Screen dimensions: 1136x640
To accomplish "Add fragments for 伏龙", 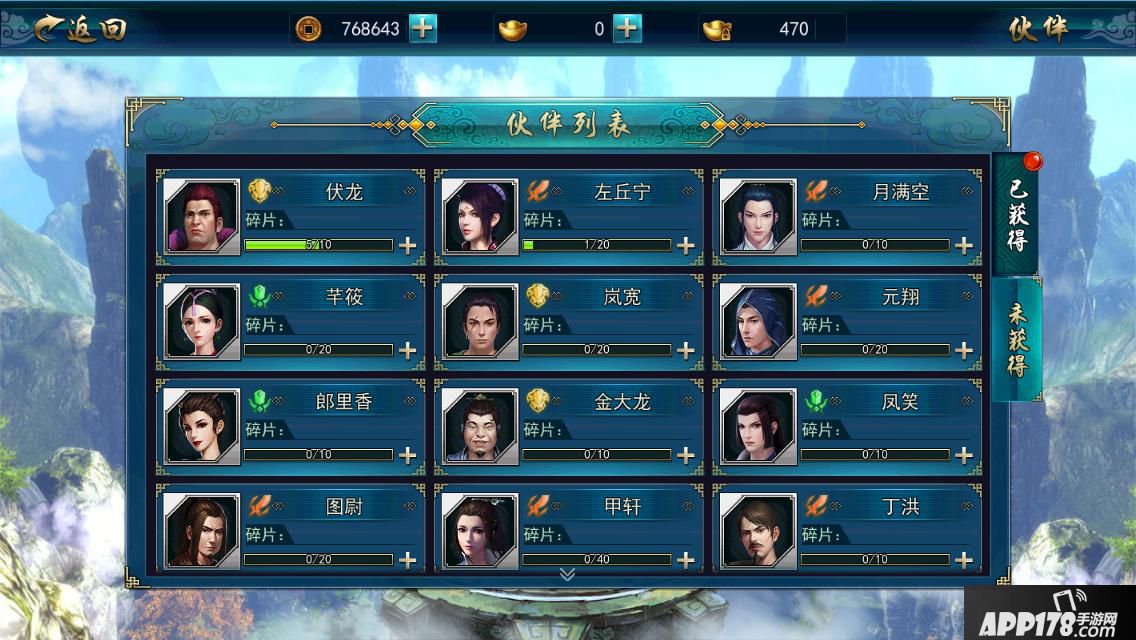I will tap(408, 245).
